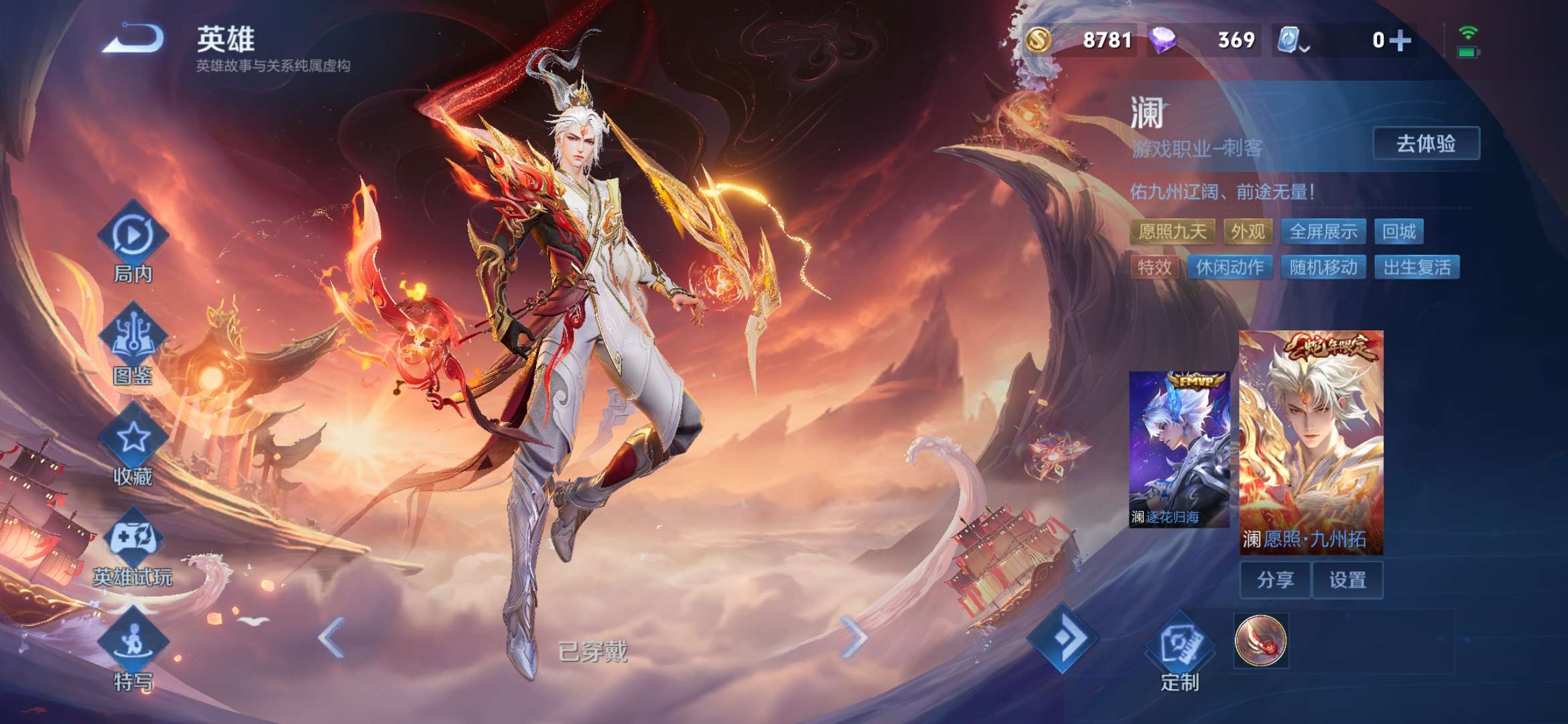Open the 图鉴 encyclopedia
The height and width of the screenshot is (724, 1568).
(x=133, y=345)
